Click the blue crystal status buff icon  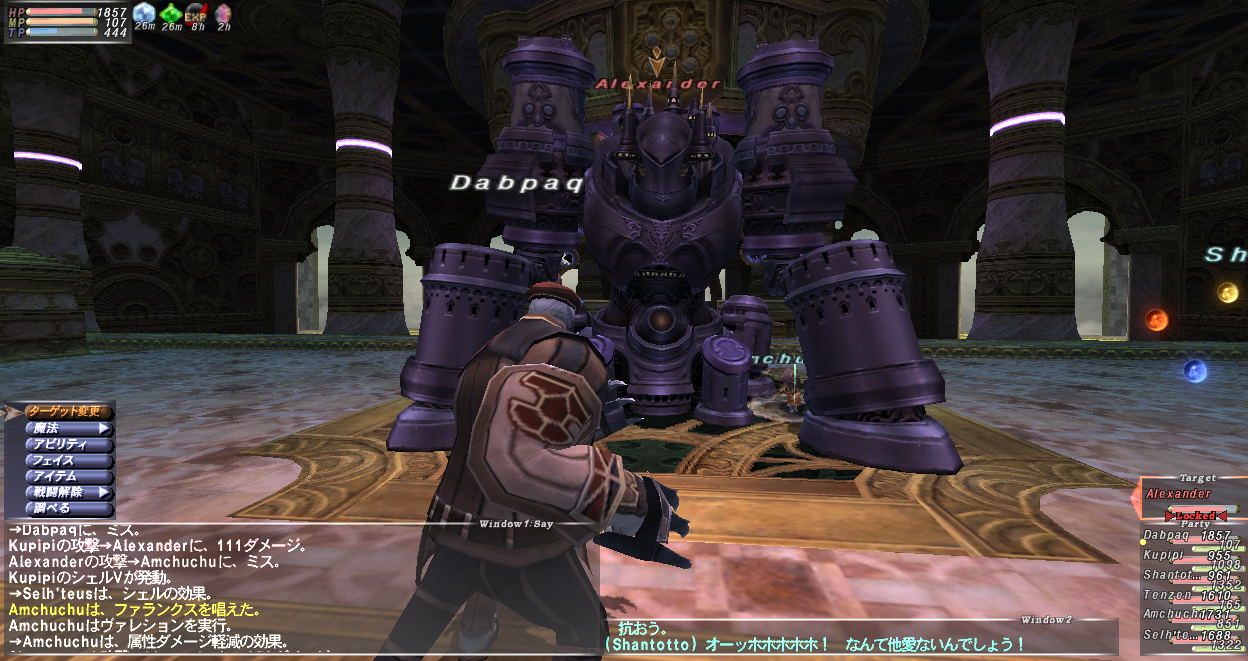pos(145,13)
